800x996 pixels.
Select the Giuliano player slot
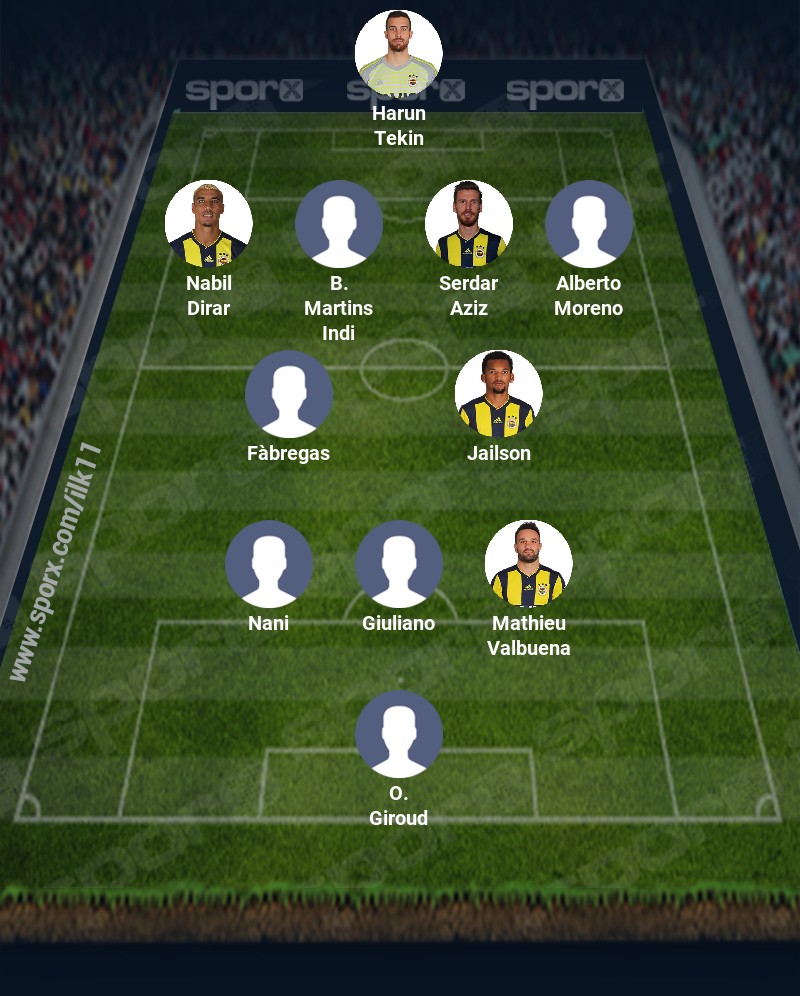pos(399,564)
